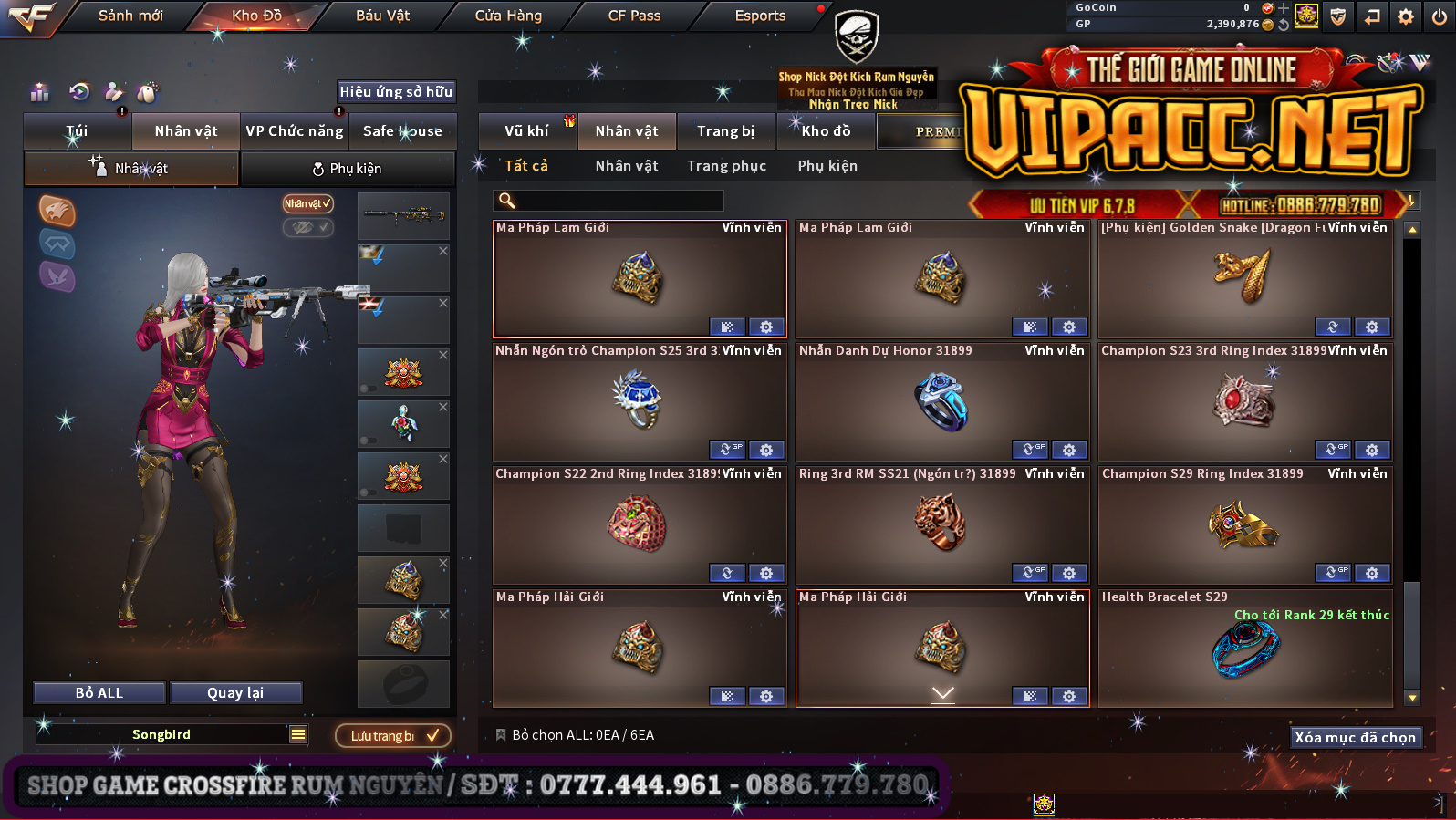1456x820 pixels.
Task: Go to the CF Pass page
Action: (x=634, y=16)
